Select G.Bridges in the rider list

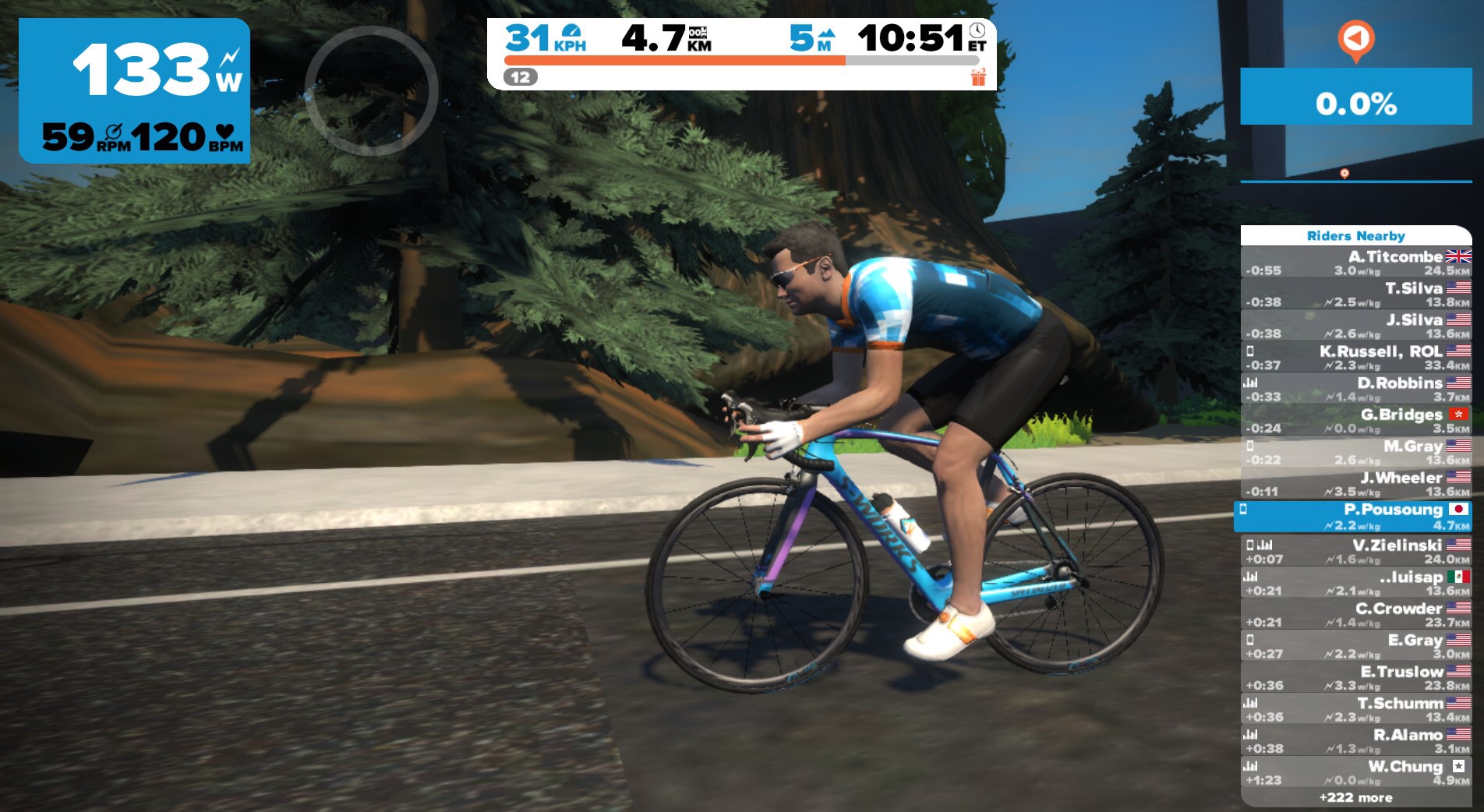[1356, 421]
